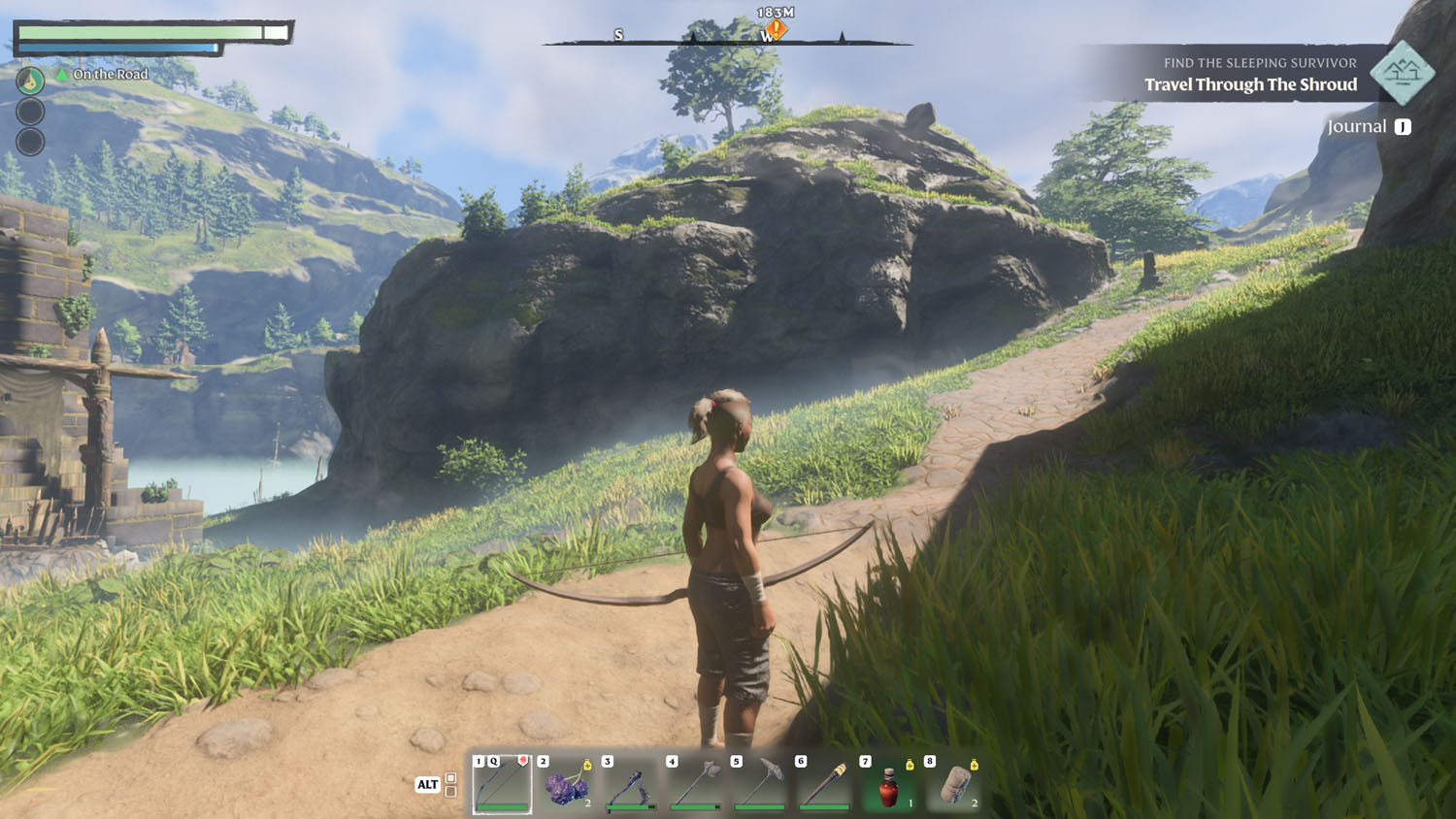Image resolution: width=1456 pixels, height=819 pixels.
Task: Select the bandage in slot 8
Action: coord(953,784)
